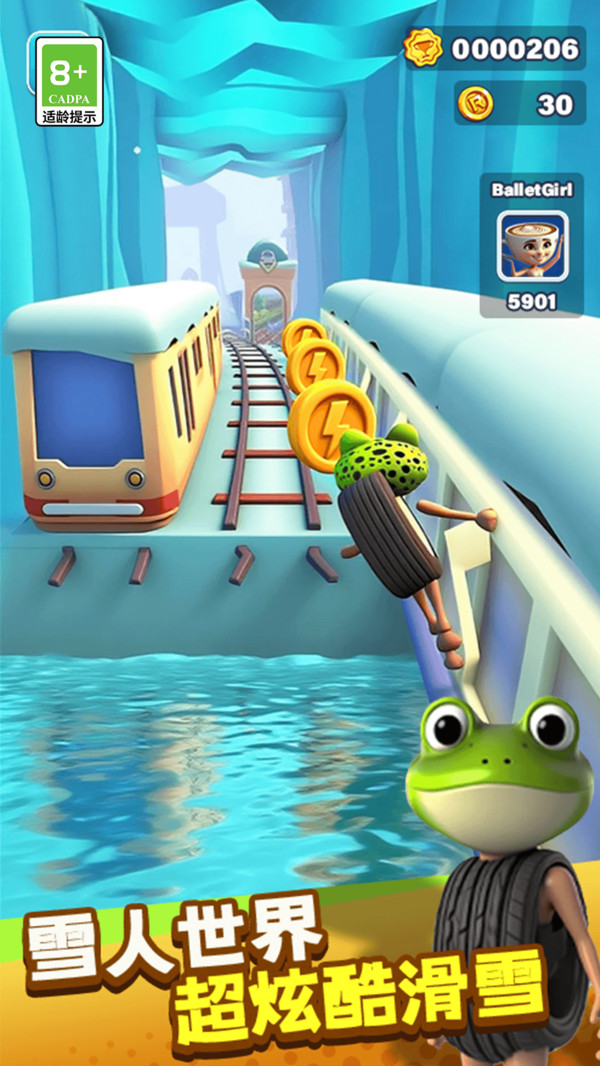The height and width of the screenshot is (1066, 600).
Task: Open the CADPA 8+ age rating notice
Action: (x=69, y=81)
